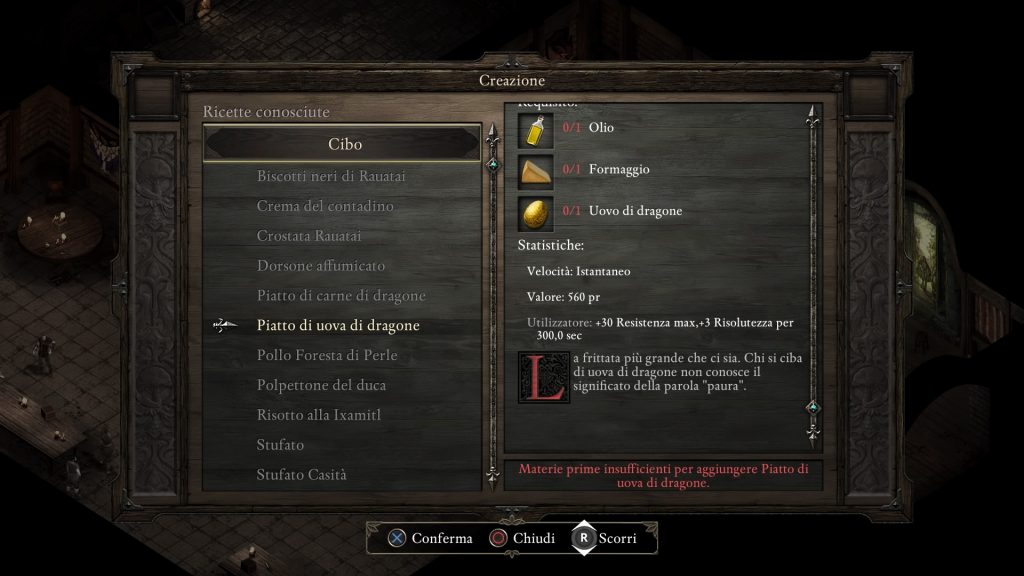Click the Formaggio ingredient icon
Image resolution: width=1024 pixels, height=576 pixels.
click(536, 171)
